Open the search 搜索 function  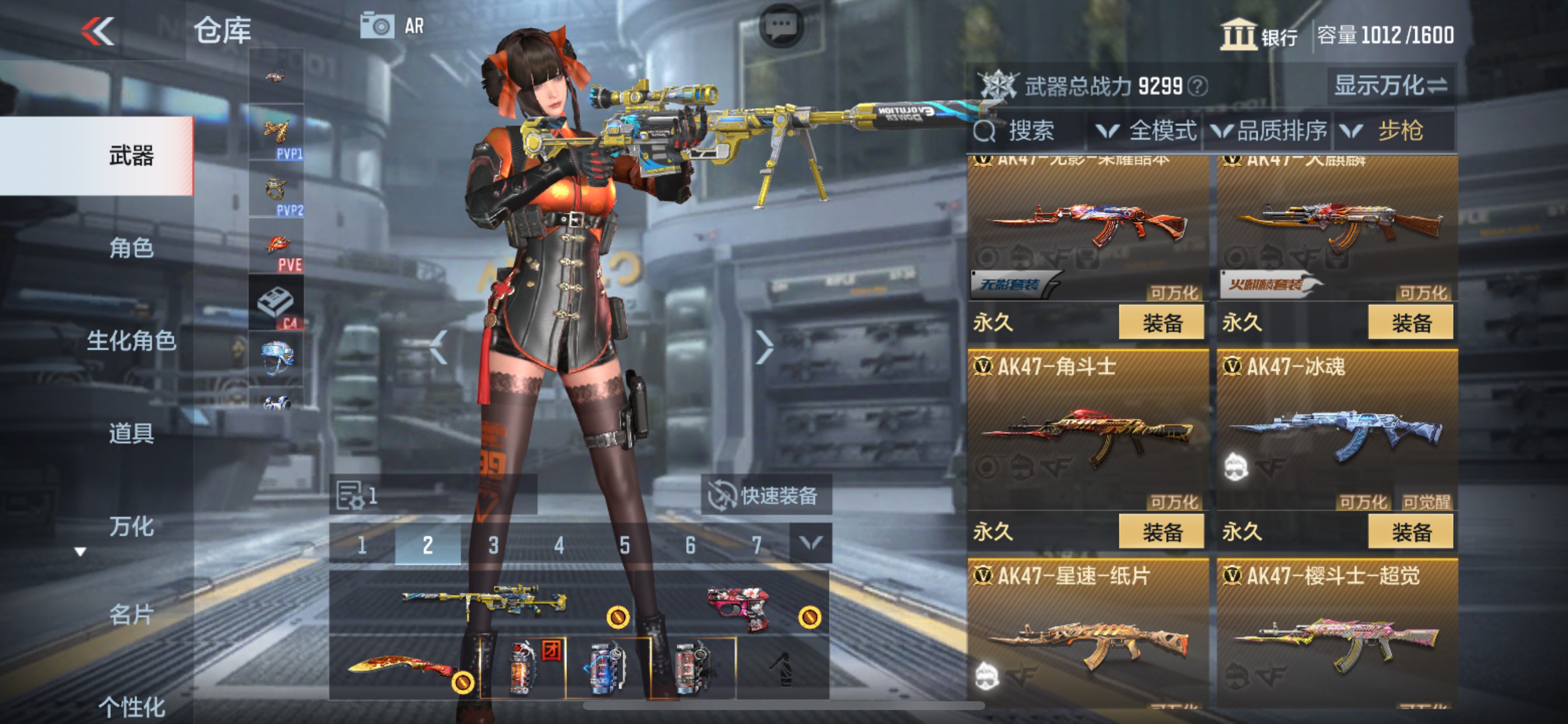tap(1023, 131)
